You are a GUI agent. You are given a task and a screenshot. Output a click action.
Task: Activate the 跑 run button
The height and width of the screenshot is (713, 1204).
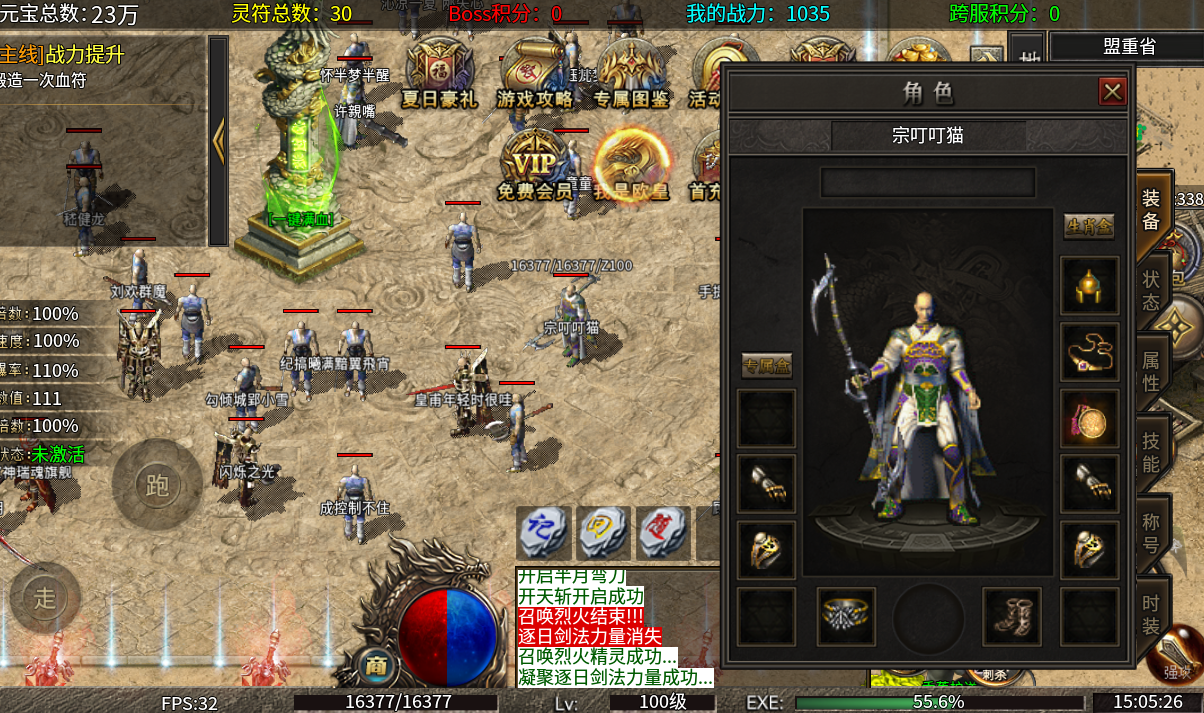(x=157, y=485)
